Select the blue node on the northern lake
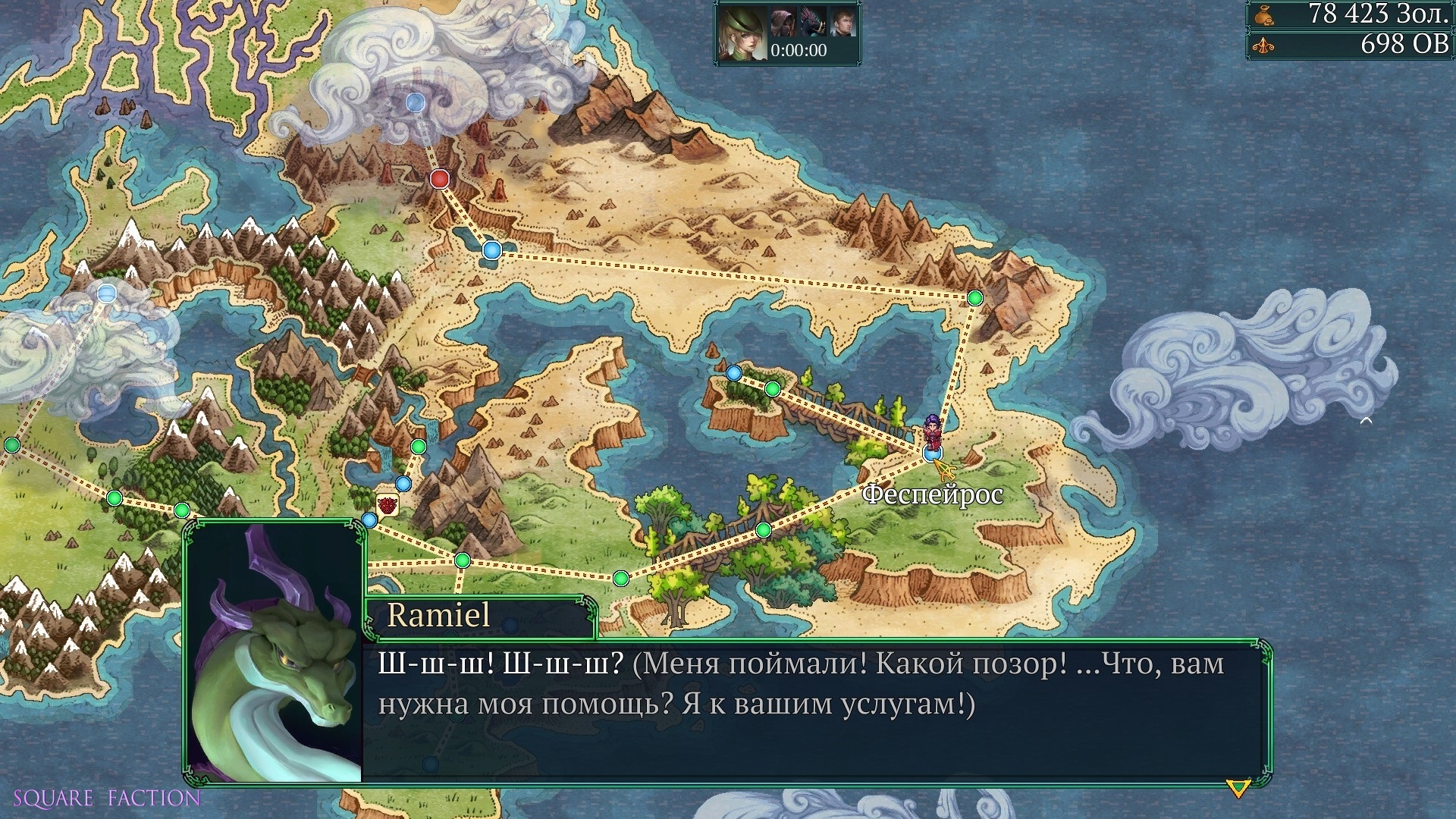 click(x=492, y=249)
